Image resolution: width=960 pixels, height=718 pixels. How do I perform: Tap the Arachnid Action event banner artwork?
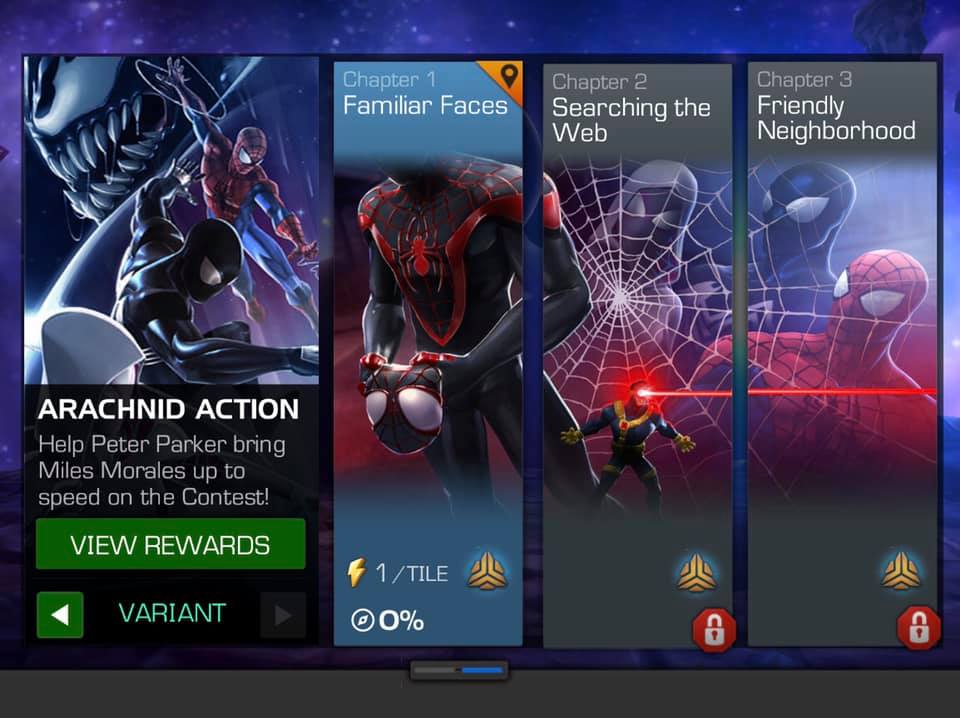click(x=171, y=220)
